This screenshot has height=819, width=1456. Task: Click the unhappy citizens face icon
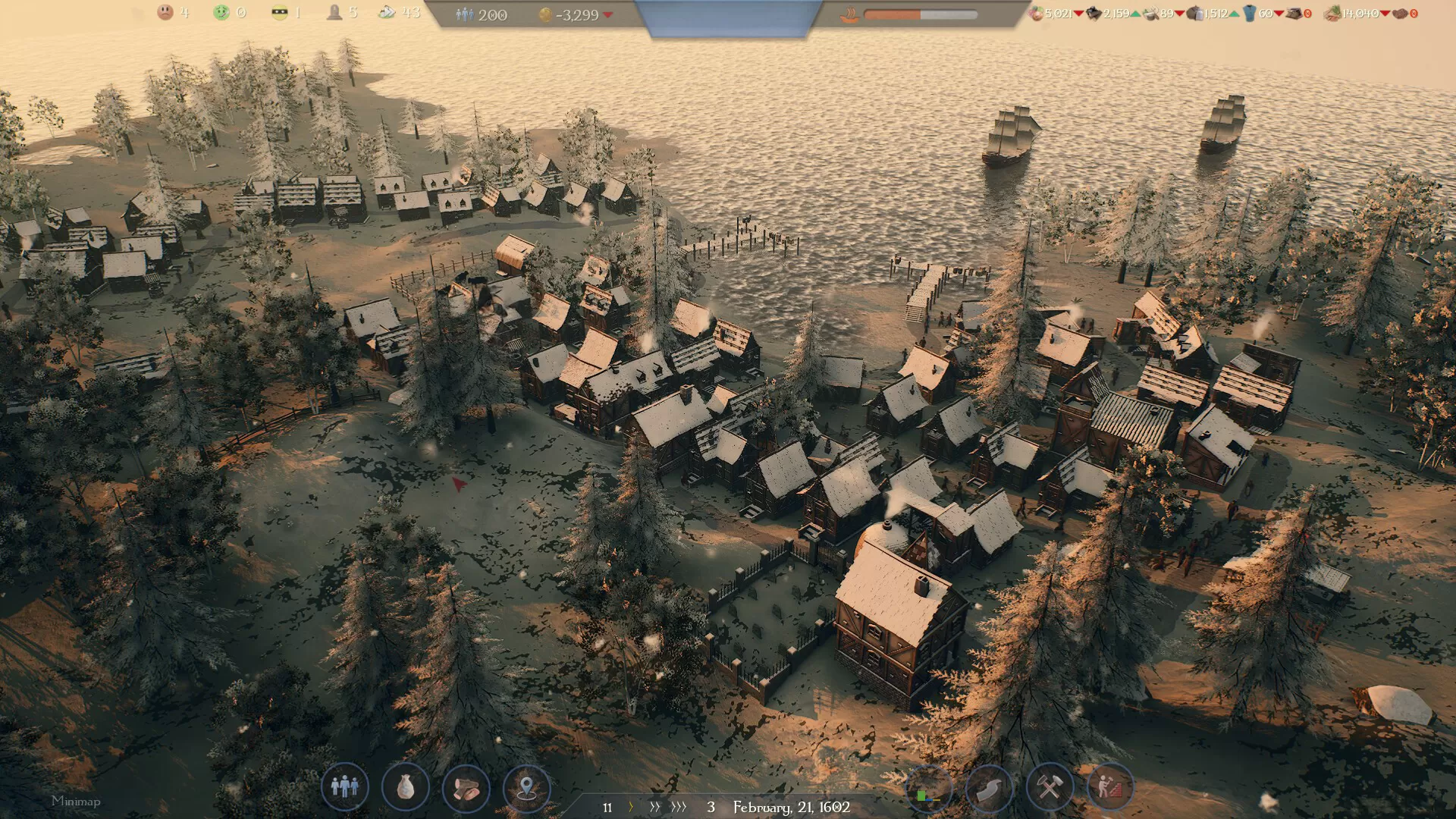pos(165,12)
